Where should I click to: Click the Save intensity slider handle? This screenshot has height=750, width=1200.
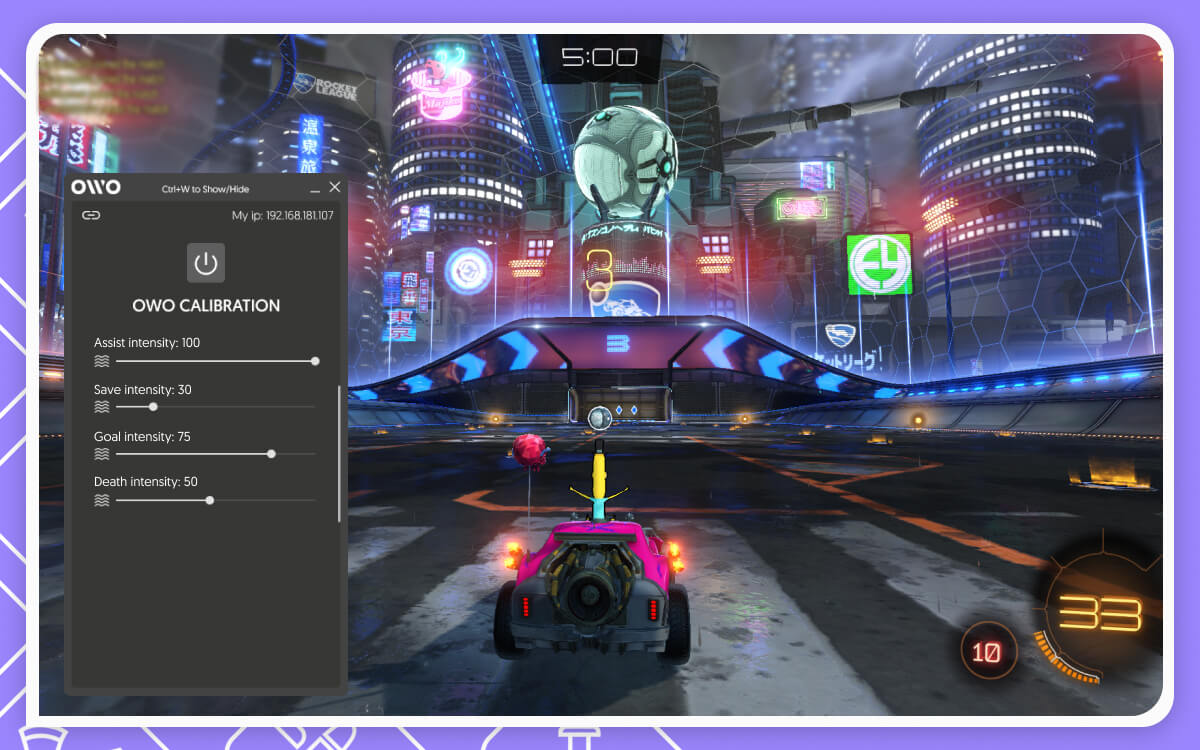click(x=153, y=407)
